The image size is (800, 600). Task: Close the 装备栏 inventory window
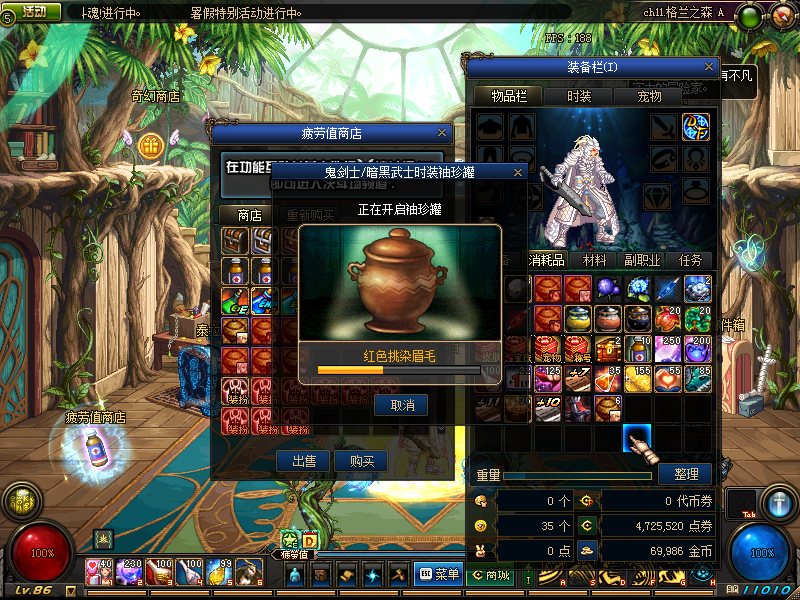pos(709,67)
